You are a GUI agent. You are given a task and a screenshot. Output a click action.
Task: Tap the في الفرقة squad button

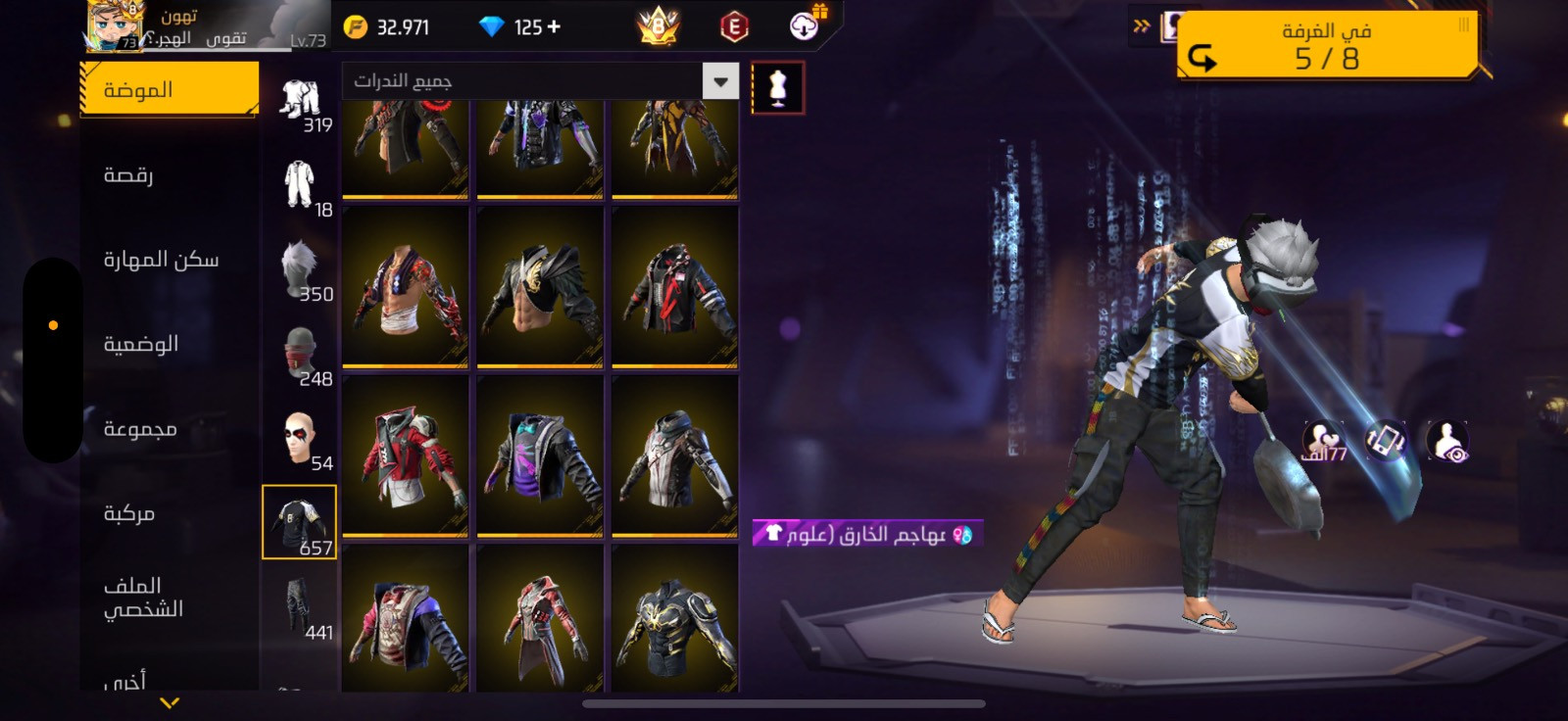(x=1326, y=45)
